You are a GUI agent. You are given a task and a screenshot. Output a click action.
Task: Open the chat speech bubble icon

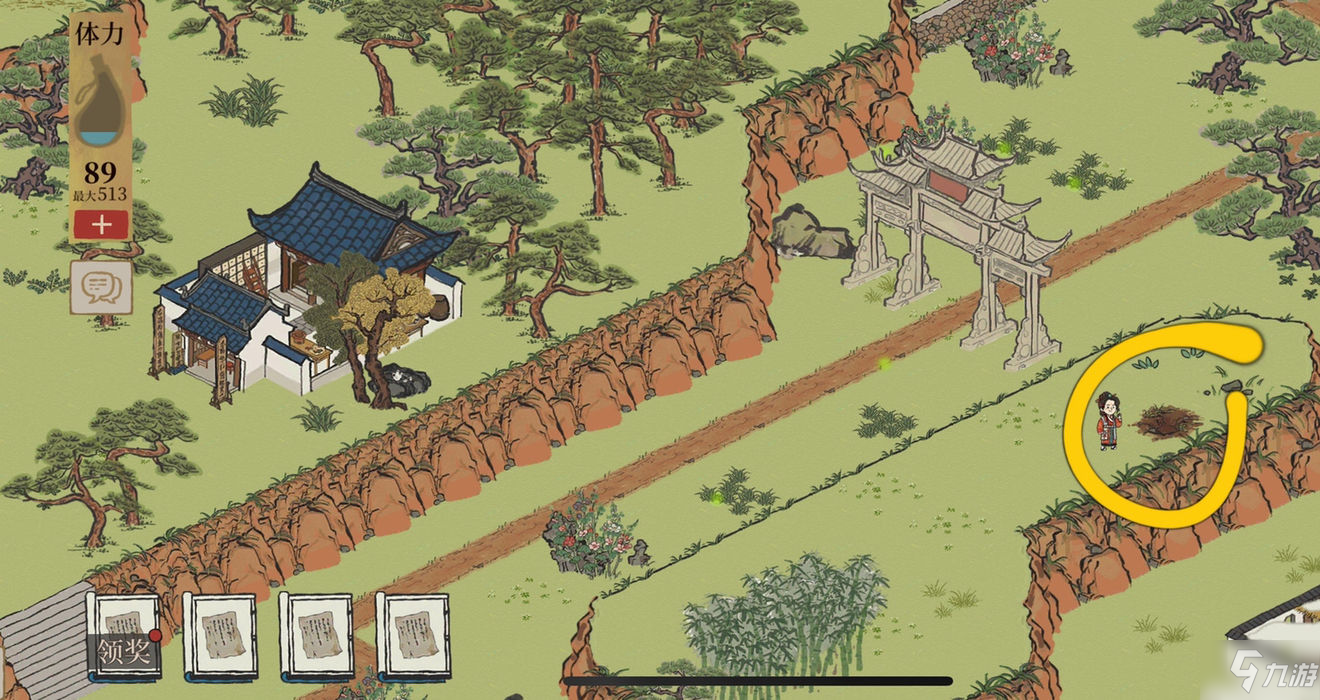pyautogui.click(x=101, y=287)
